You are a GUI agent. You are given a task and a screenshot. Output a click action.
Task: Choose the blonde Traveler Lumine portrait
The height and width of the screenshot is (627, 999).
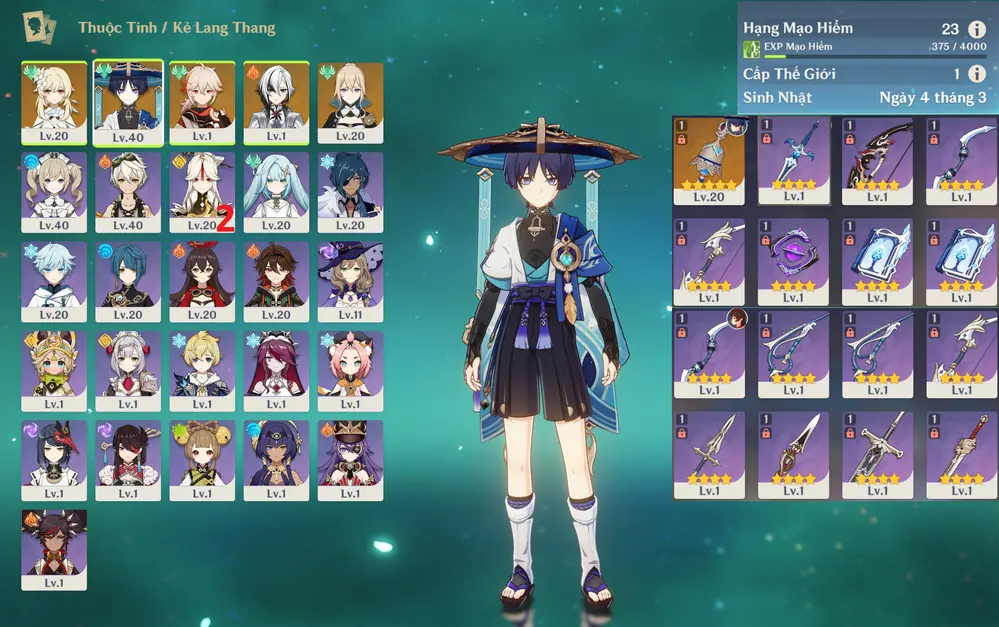(x=54, y=102)
